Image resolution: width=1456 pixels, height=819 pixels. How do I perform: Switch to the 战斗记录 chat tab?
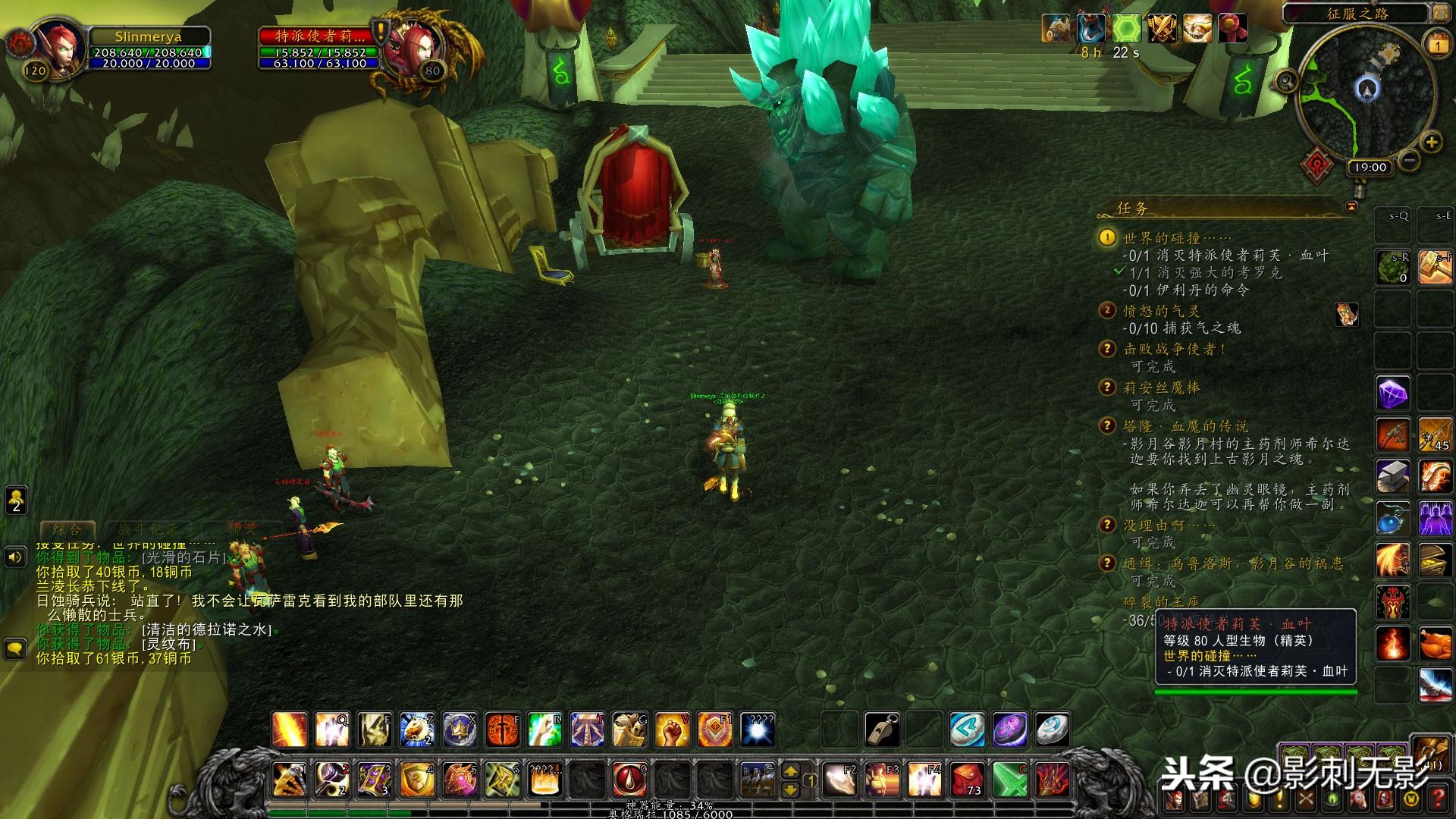click(148, 530)
